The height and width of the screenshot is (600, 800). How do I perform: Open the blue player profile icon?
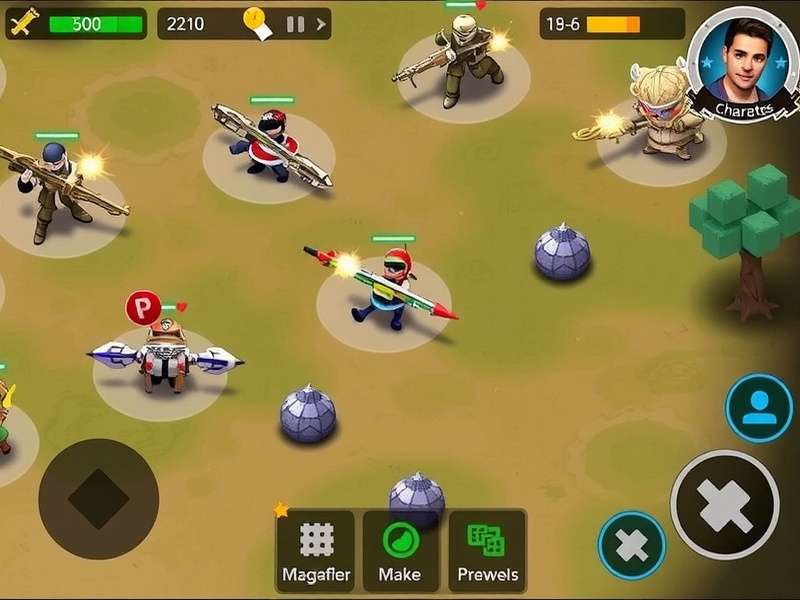click(x=759, y=408)
